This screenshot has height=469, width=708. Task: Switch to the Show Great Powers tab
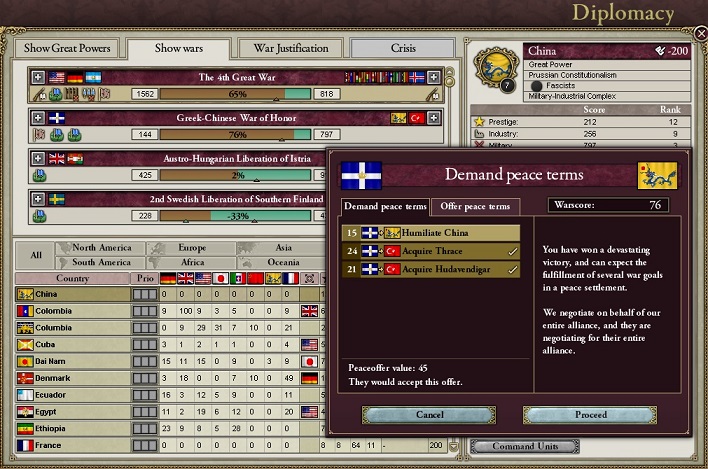click(x=67, y=48)
